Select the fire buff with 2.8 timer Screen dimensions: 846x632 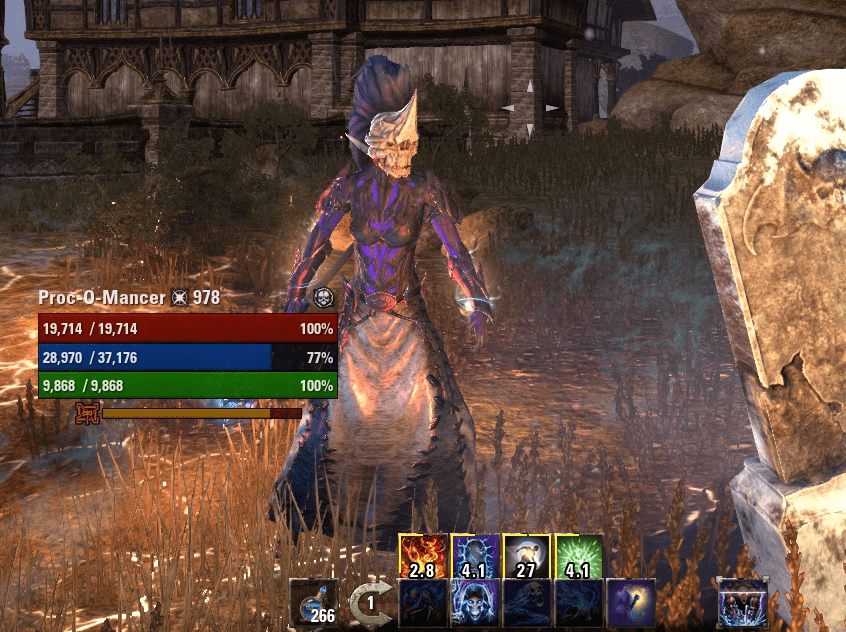pyautogui.click(x=423, y=557)
